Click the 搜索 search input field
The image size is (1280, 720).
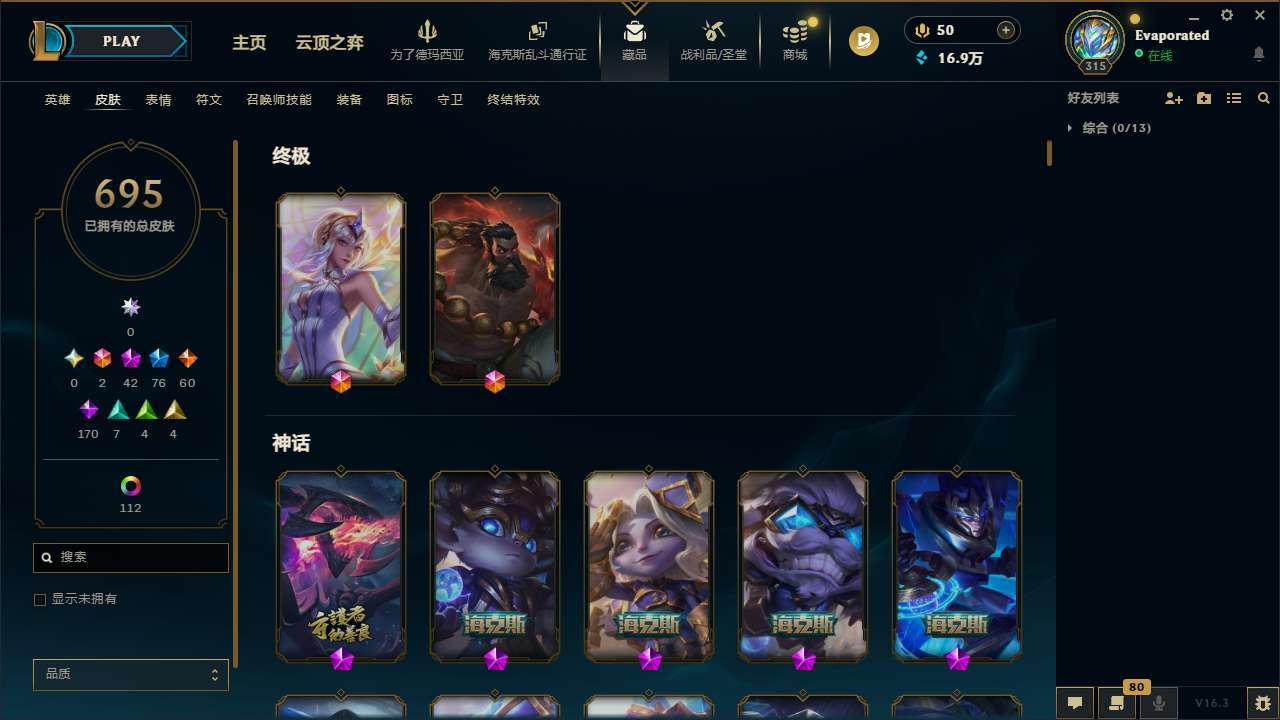pos(130,557)
